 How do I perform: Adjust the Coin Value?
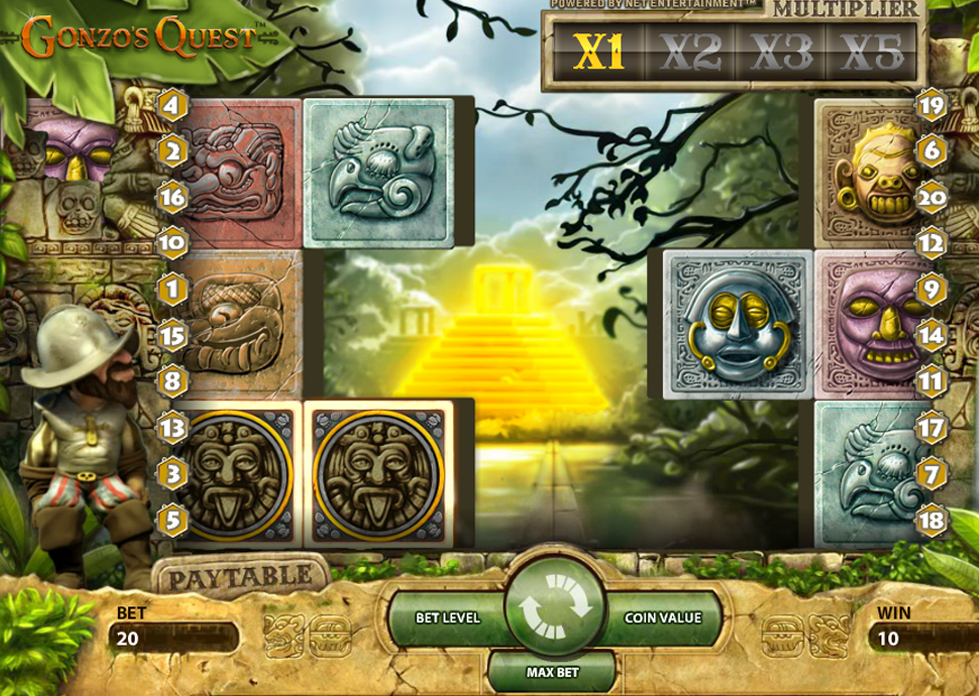[662, 617]
